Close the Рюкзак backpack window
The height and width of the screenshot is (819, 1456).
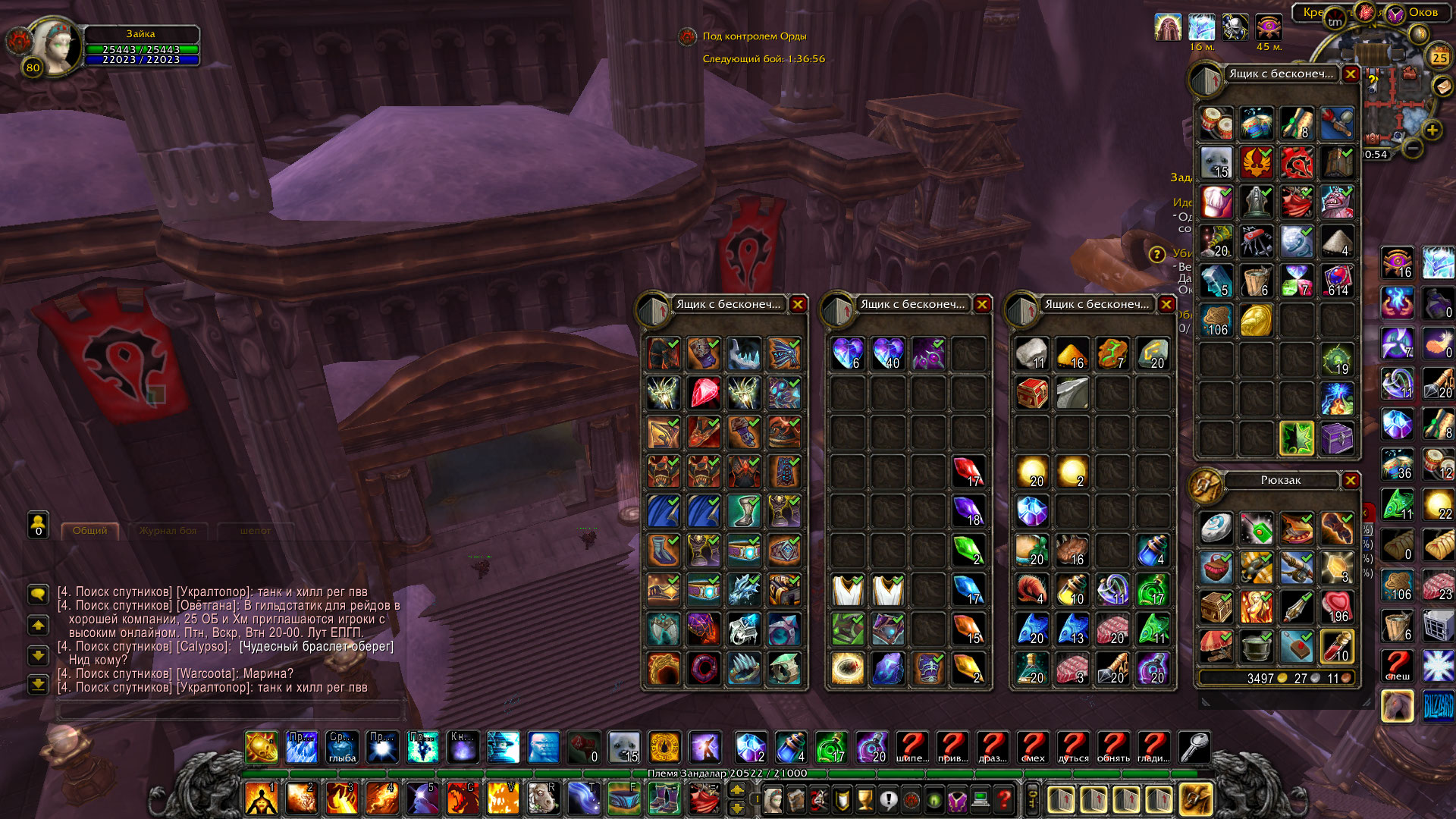click(x=1350, y=480)
